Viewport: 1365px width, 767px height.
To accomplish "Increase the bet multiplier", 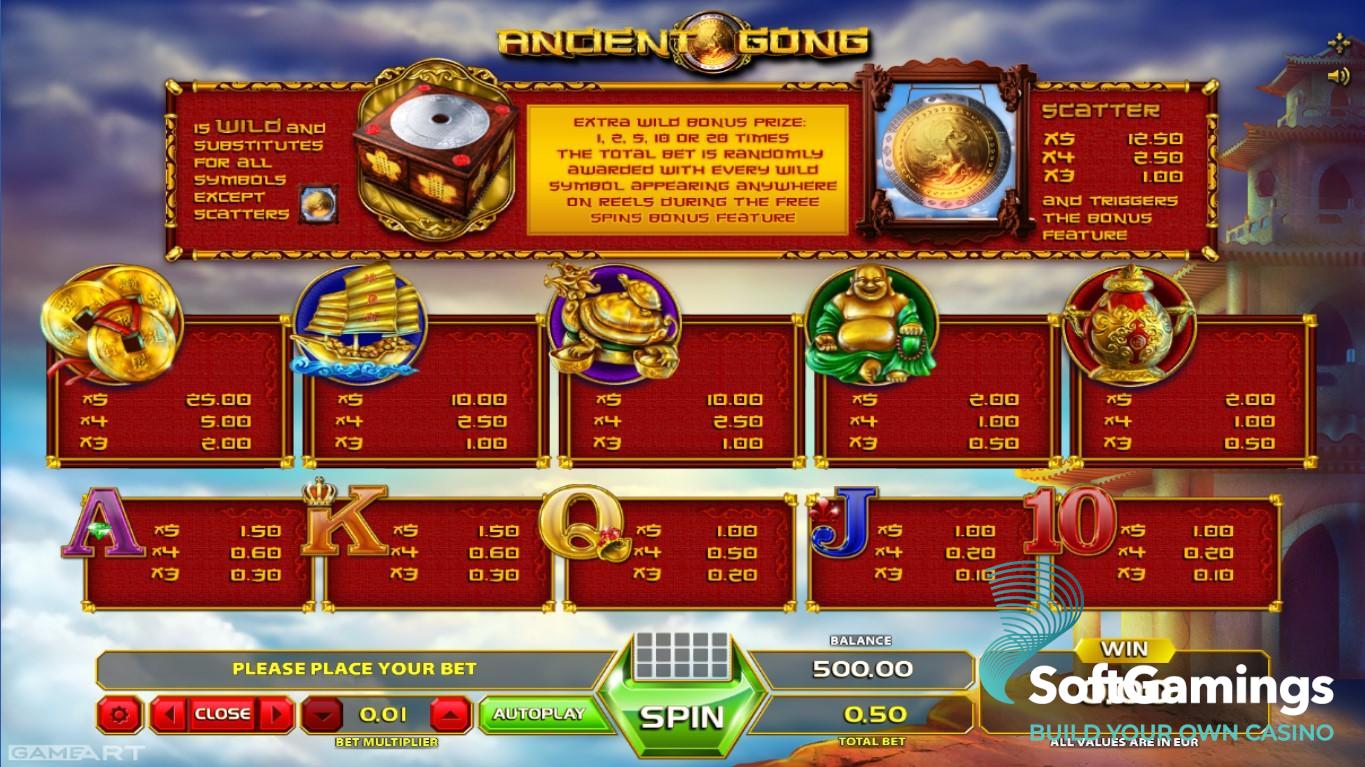I will tap(450, 714).
